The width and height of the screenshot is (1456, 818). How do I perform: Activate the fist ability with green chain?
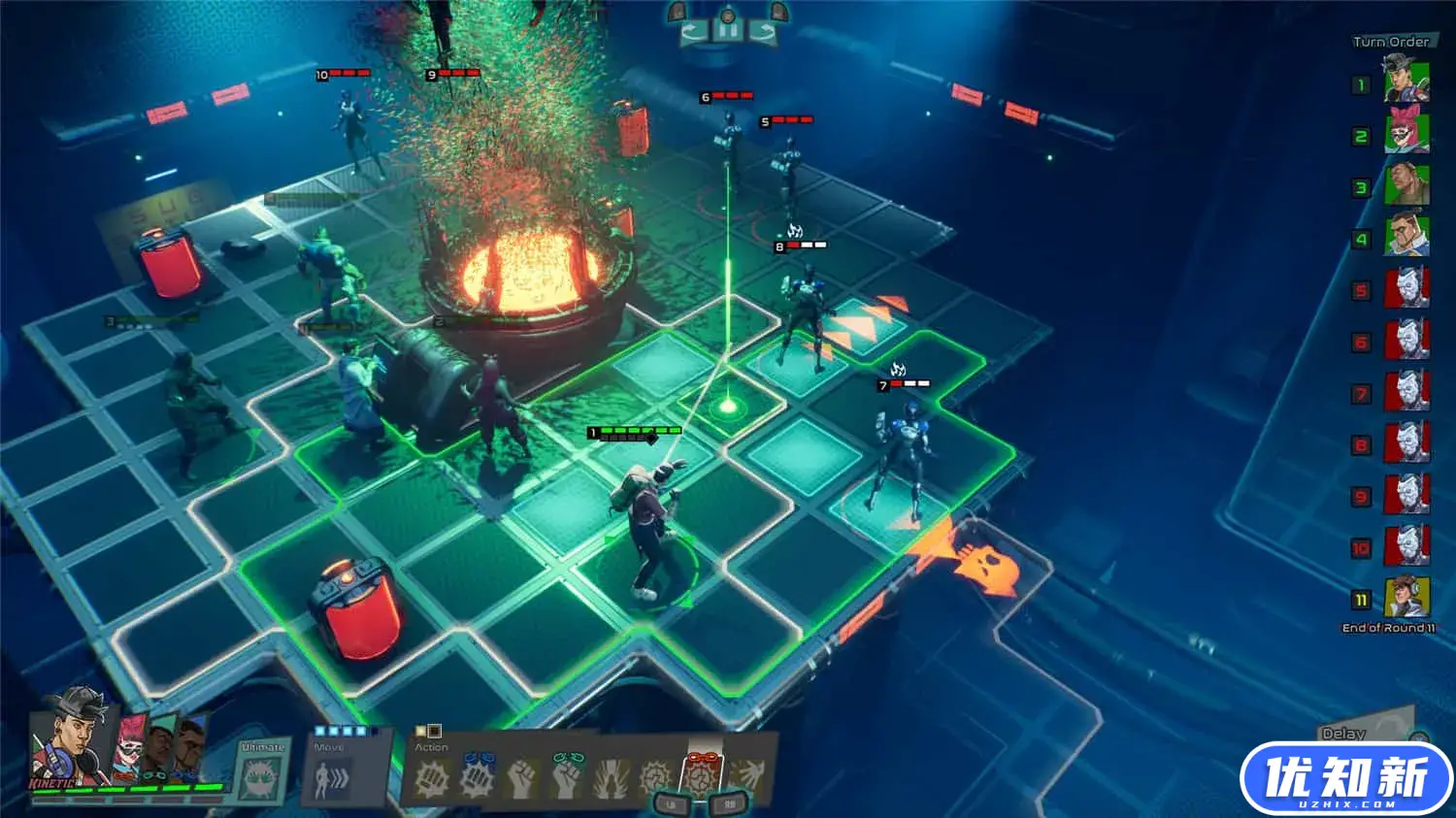click(x=567, y=776)
